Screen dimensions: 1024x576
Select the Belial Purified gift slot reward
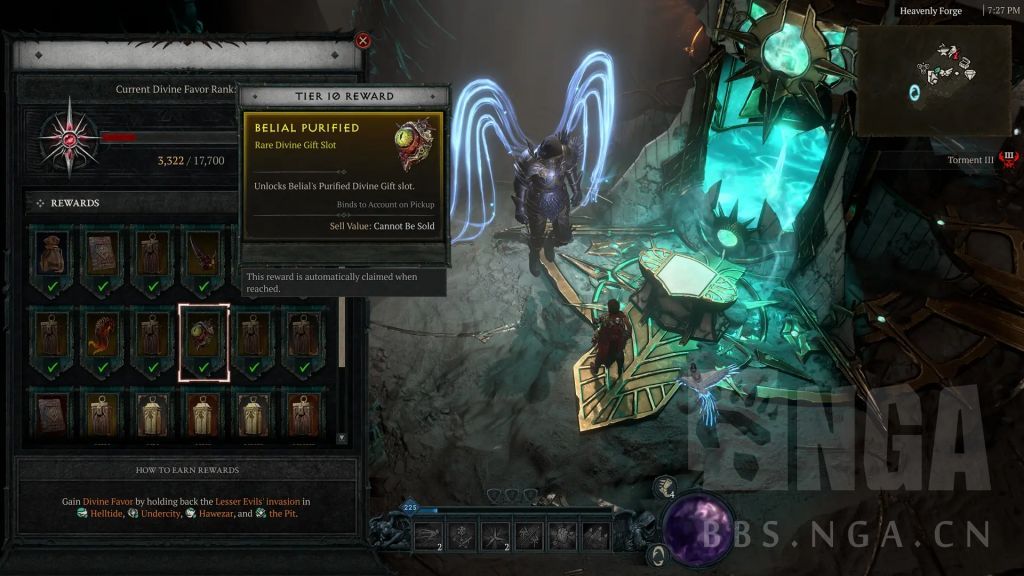[x=204, y=342]
